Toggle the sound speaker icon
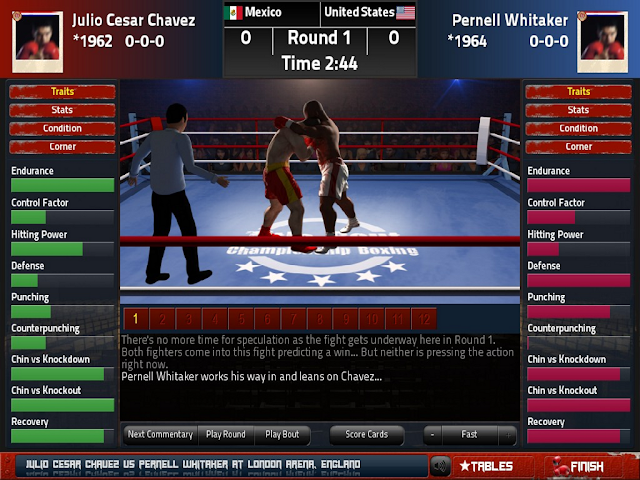Image resolution: width=640 pixels, height=480 pixels. pyautogui.click(x=440, y=466)
